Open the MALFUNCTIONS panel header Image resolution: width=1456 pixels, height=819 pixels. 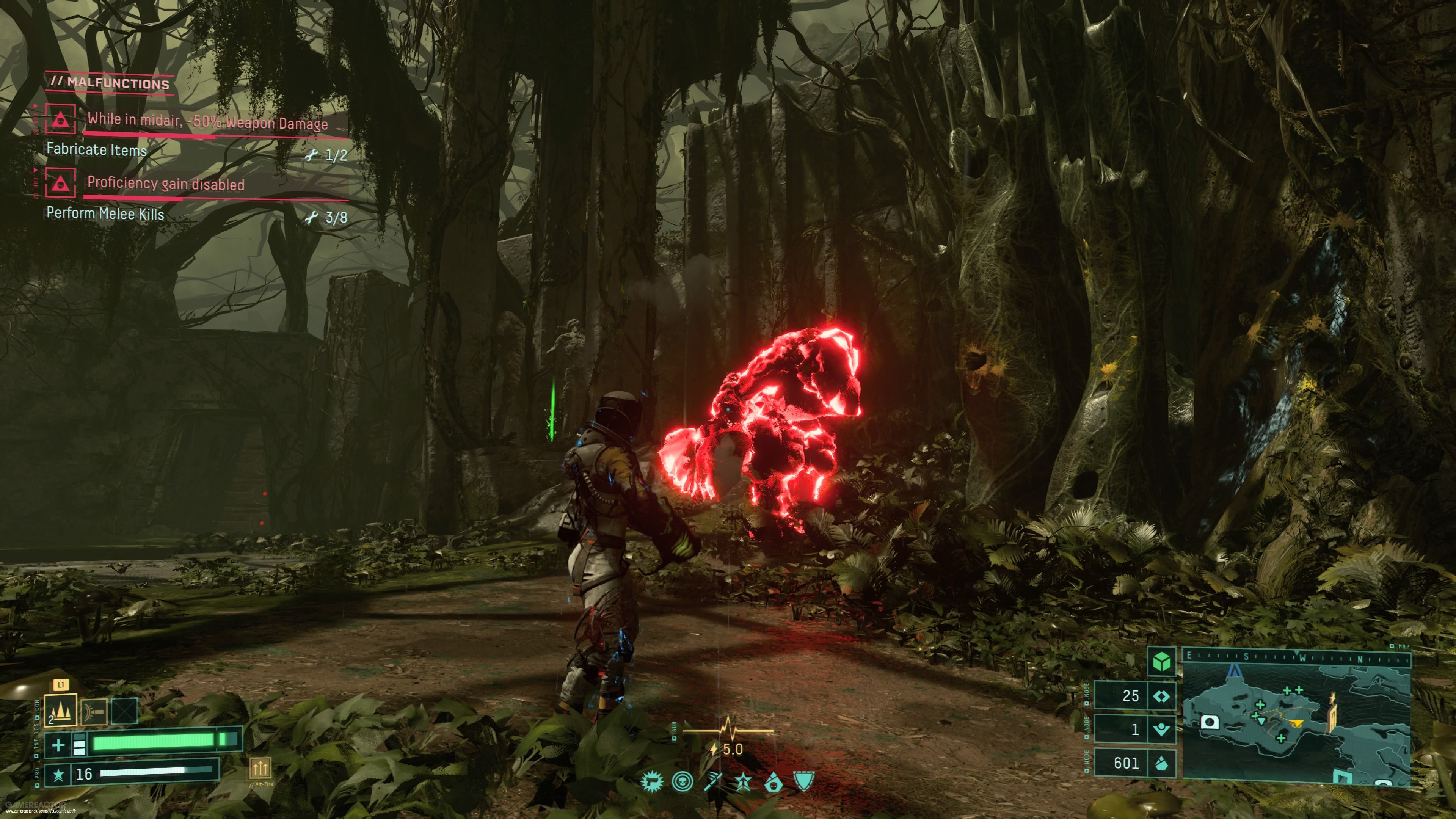pyautogui.click(x=111, y=83)
